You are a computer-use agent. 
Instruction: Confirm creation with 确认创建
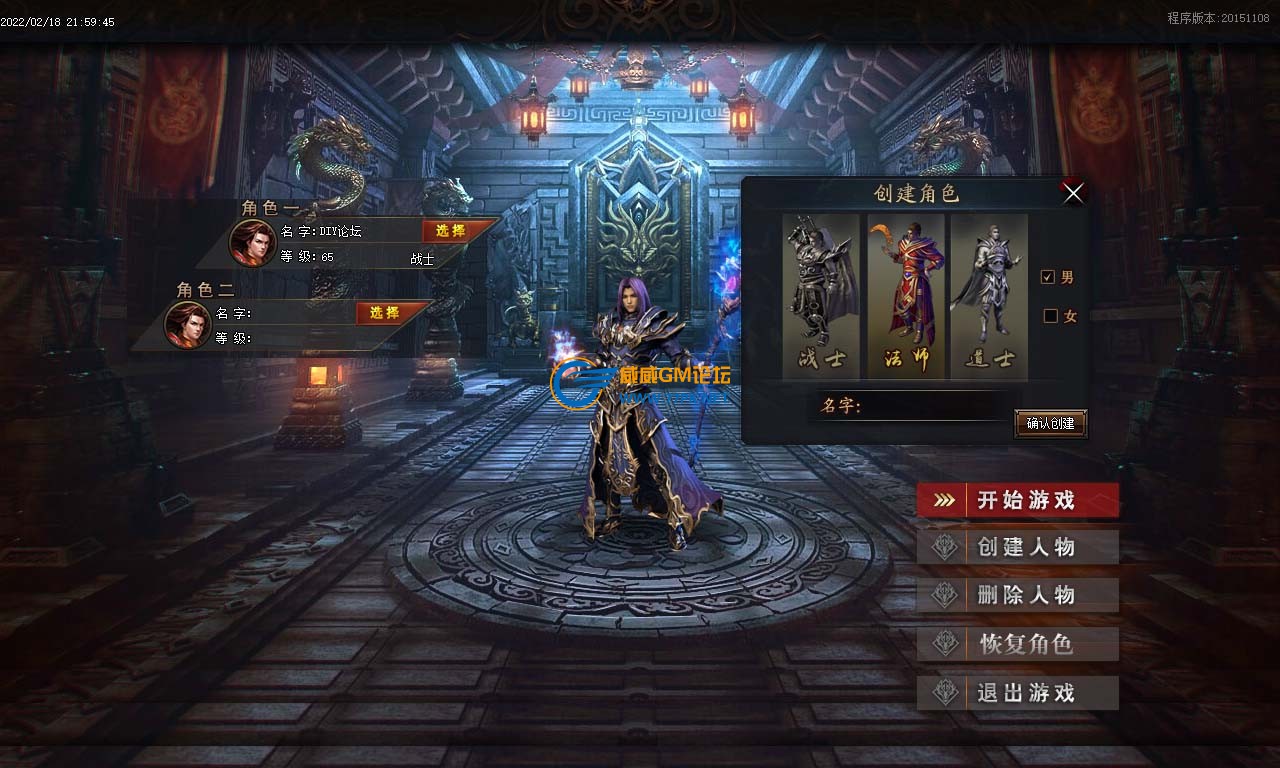(1050, 423)
